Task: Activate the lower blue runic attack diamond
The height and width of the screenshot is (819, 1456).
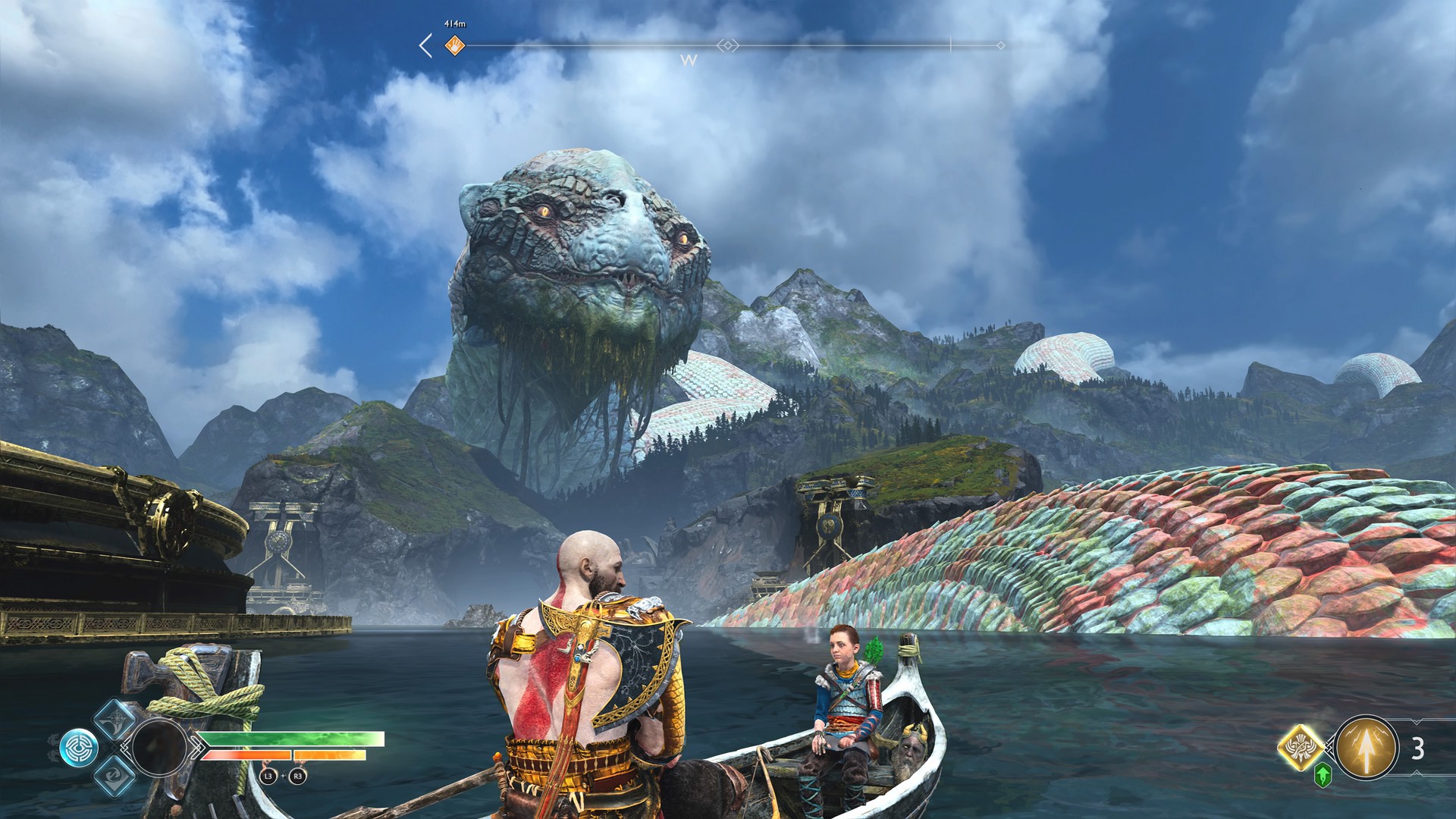Action: pos(114,775)
